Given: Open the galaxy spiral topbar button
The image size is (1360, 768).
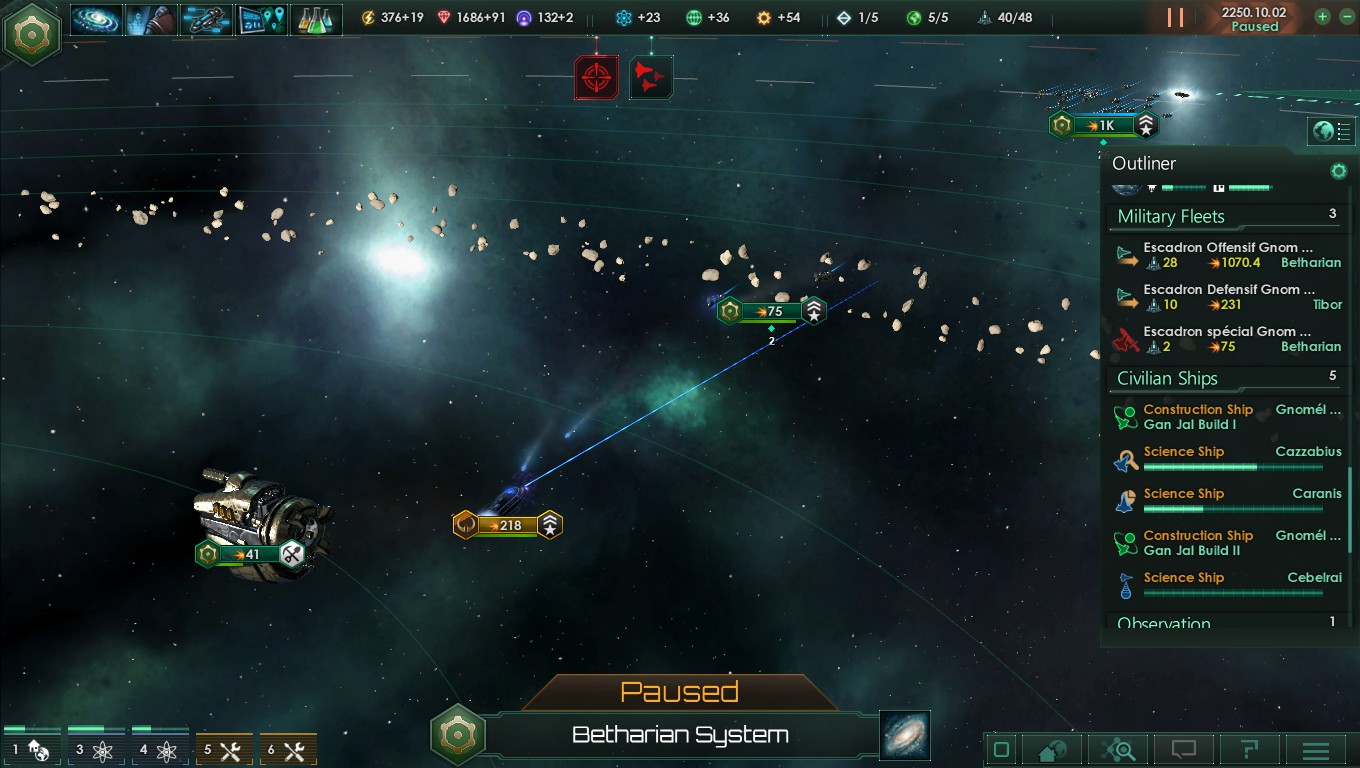Looking at the screenshot, I should [96, 18].
